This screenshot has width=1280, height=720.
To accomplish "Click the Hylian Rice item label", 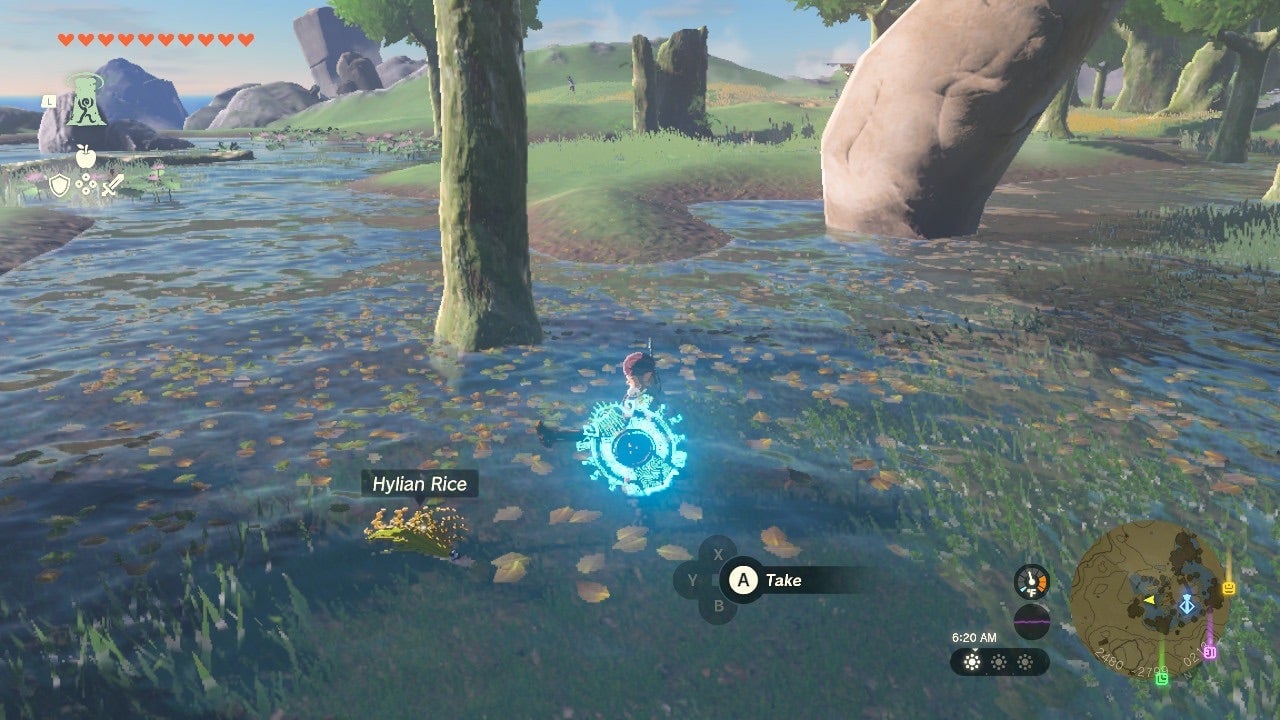I will tap(422, 483).
